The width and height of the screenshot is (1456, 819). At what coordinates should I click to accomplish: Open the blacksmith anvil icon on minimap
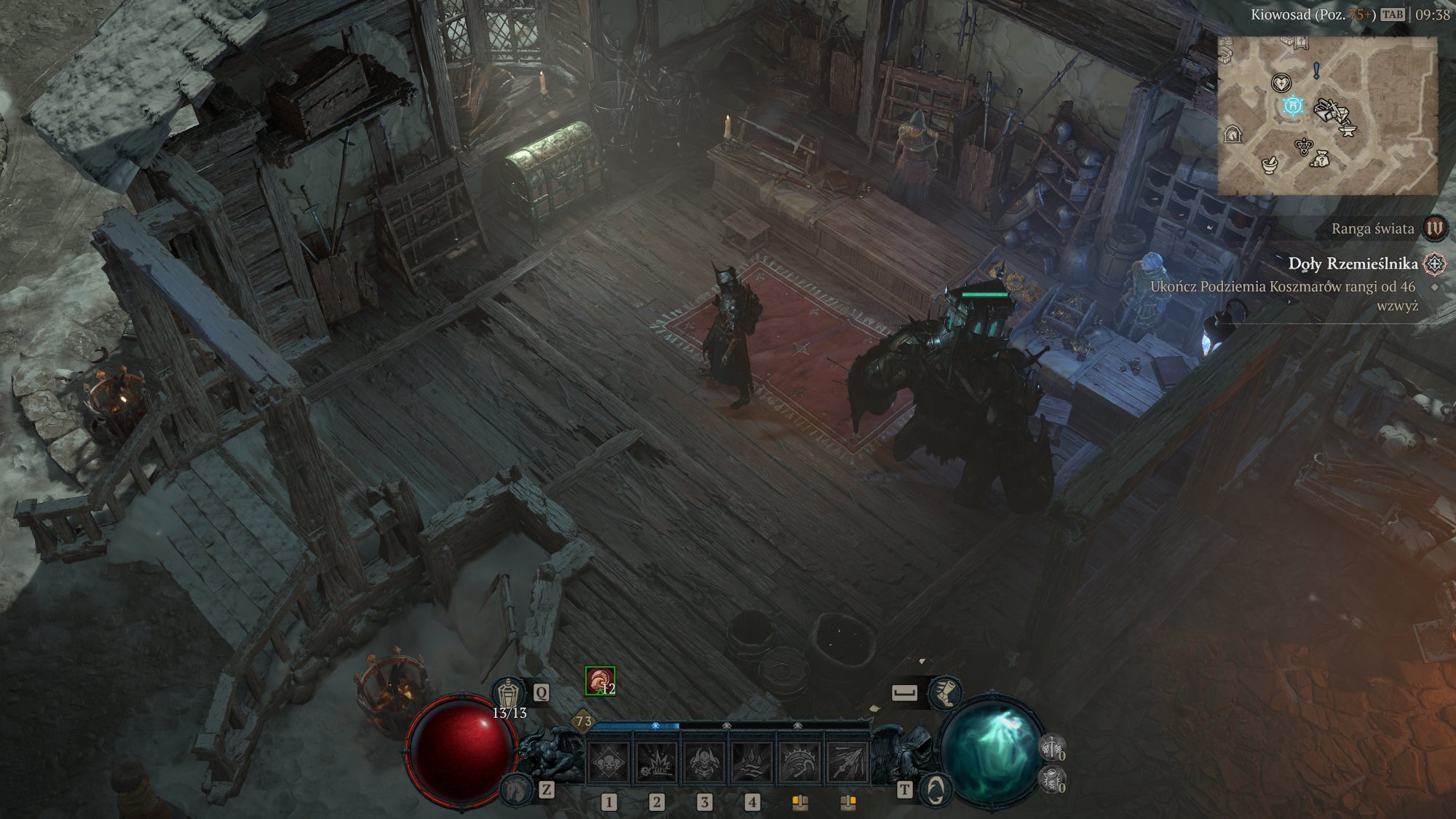point(1348,130)
